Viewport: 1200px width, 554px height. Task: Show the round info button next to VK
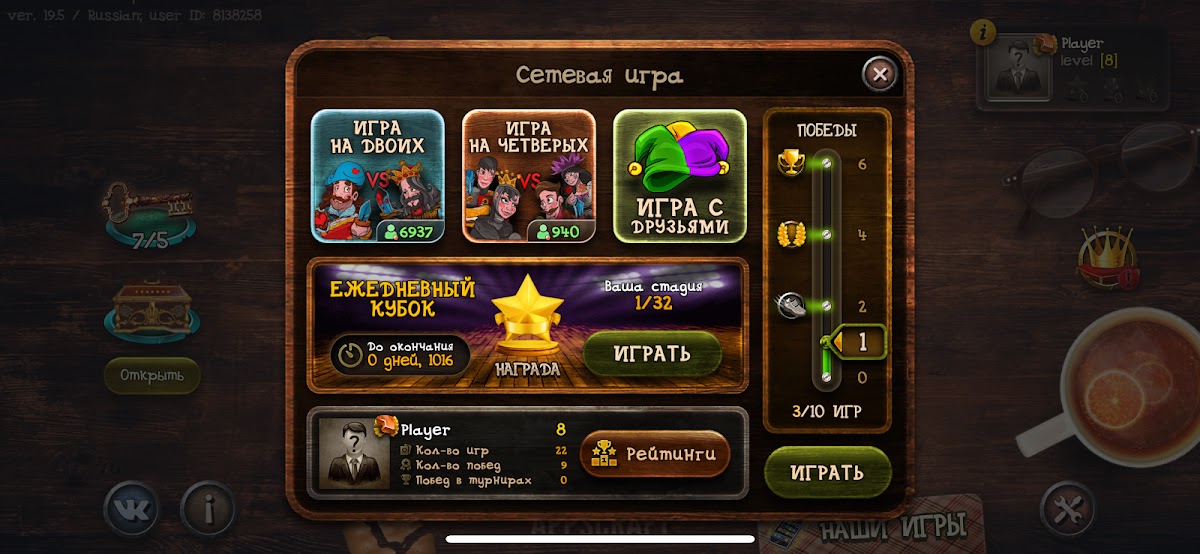(x=208, y=510)
